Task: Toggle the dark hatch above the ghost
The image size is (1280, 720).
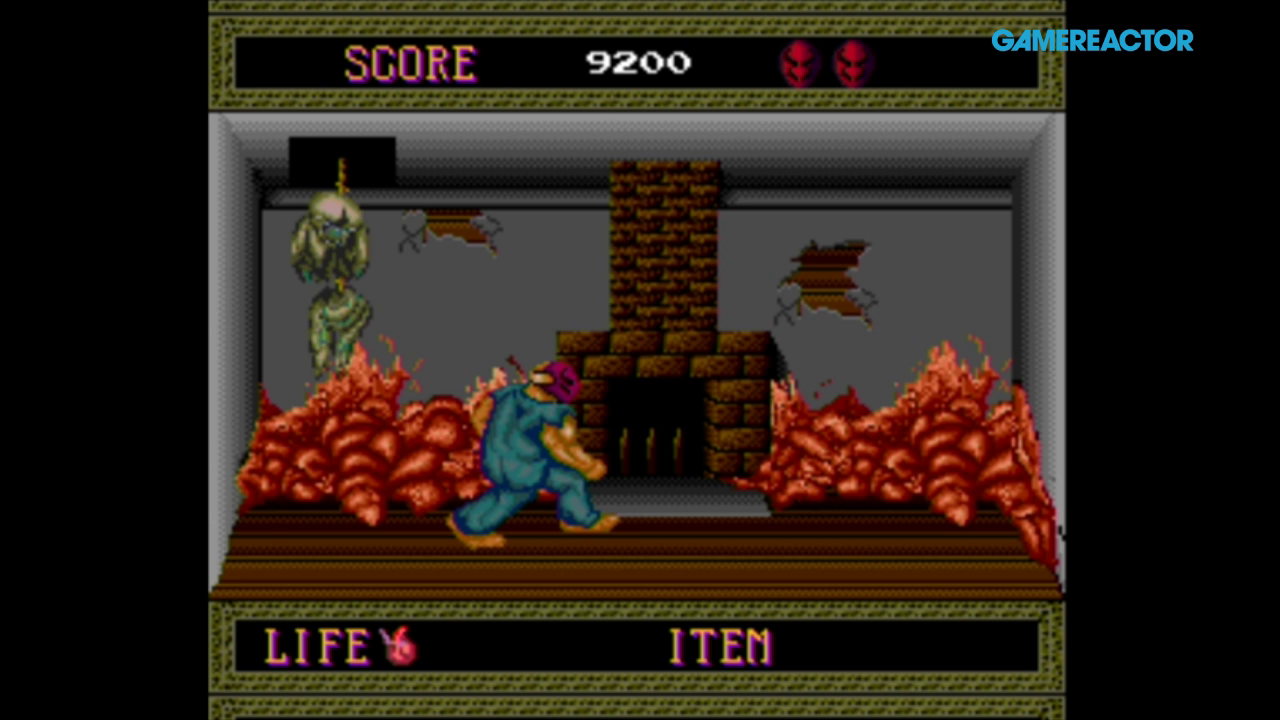Action: (x=341, y=158)
